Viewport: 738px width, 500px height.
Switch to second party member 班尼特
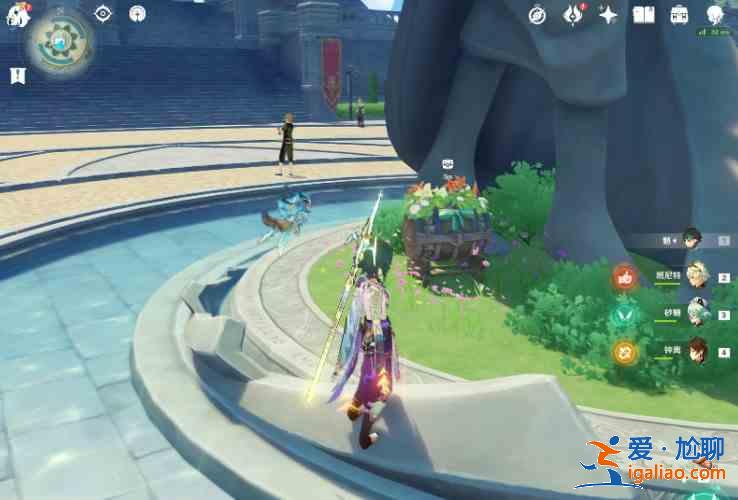[697, 277]
